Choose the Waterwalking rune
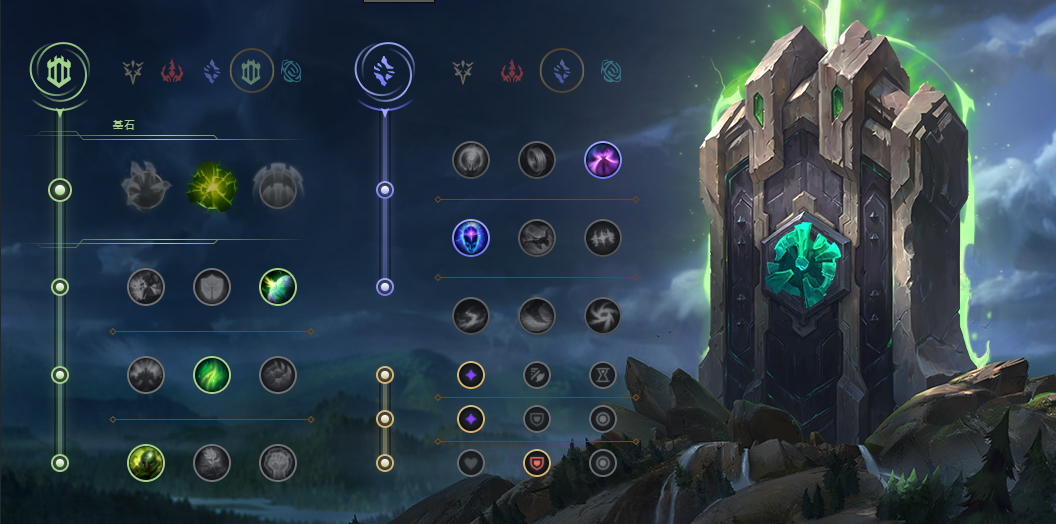The width and height of the screenshot is (1056, 524). (536, 316)
